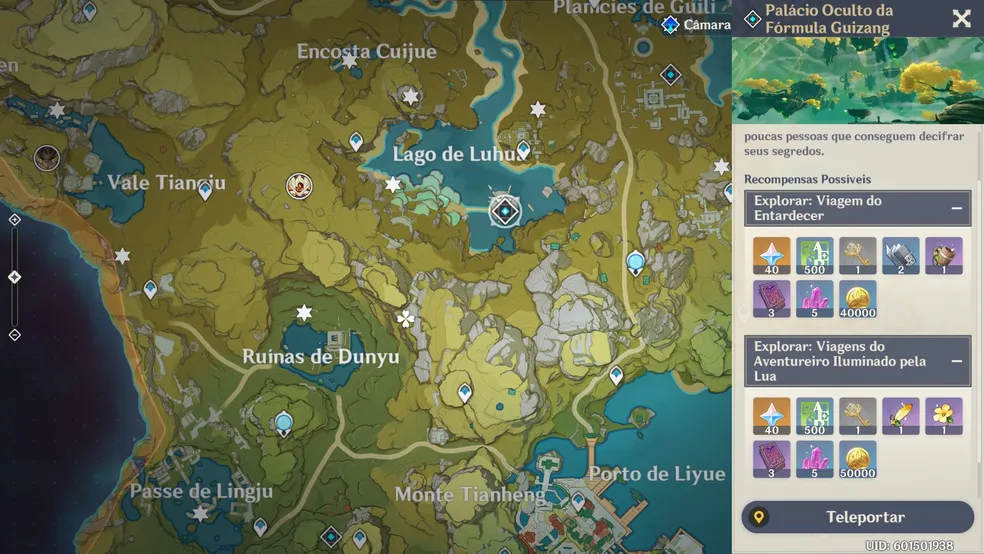
Task: Select the 50000 Mora reward icon
Action: pyautogui.click(x=857, y=459)
